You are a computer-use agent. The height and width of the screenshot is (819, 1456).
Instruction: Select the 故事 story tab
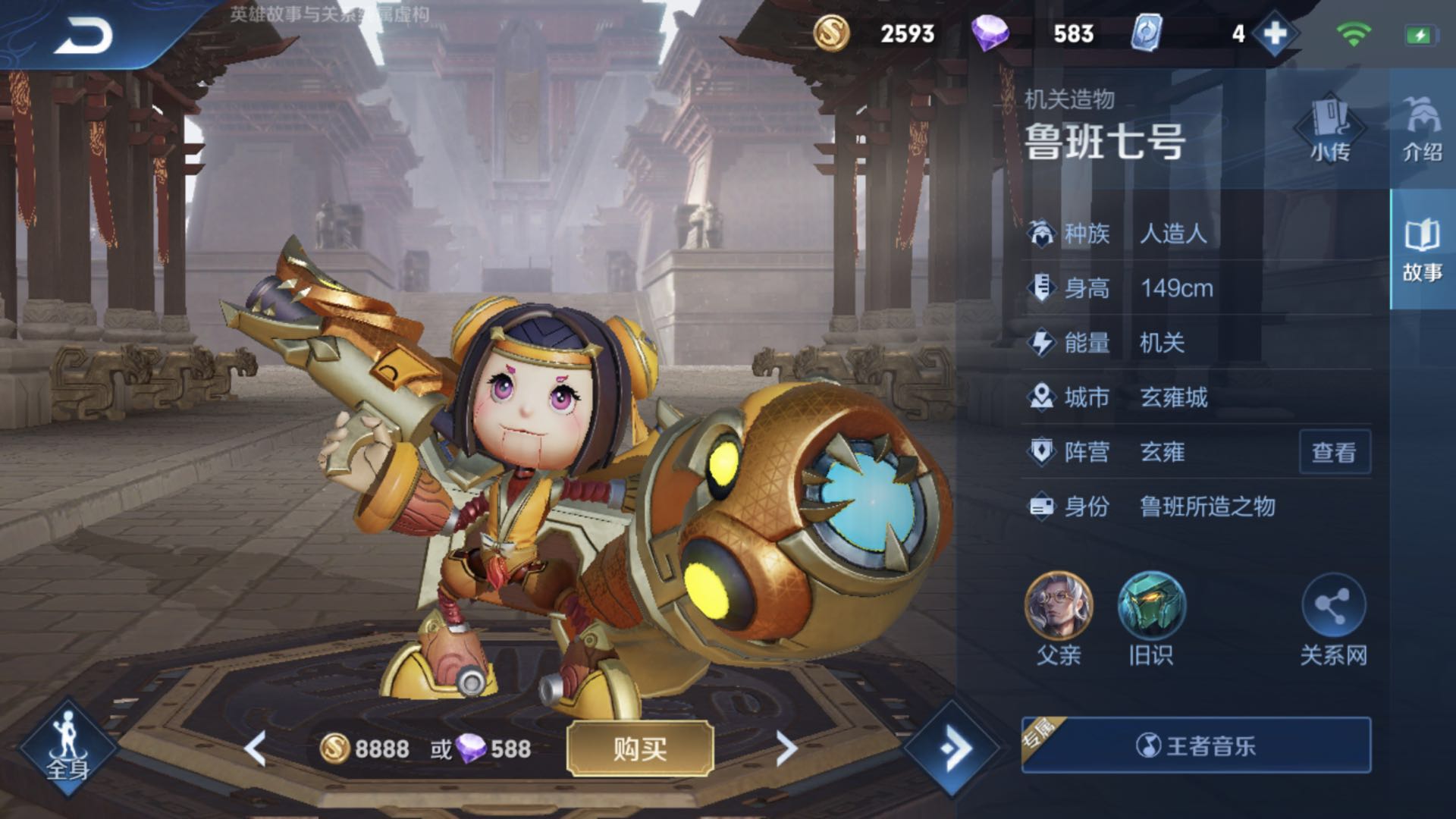pos(1422,250)
